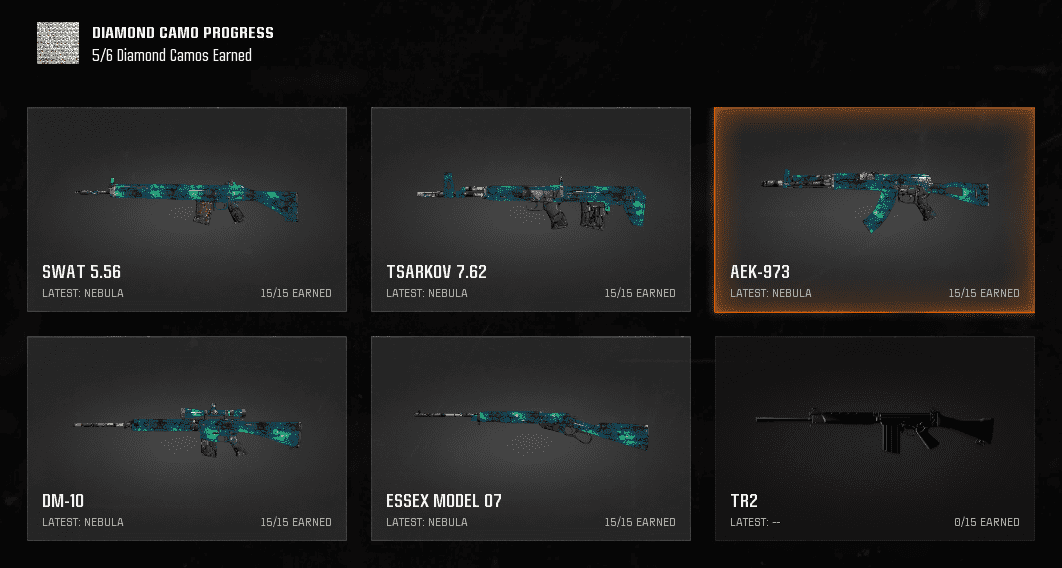
Task: Choose the highlighted AEK-973 tile
Action: click(875, 209)
